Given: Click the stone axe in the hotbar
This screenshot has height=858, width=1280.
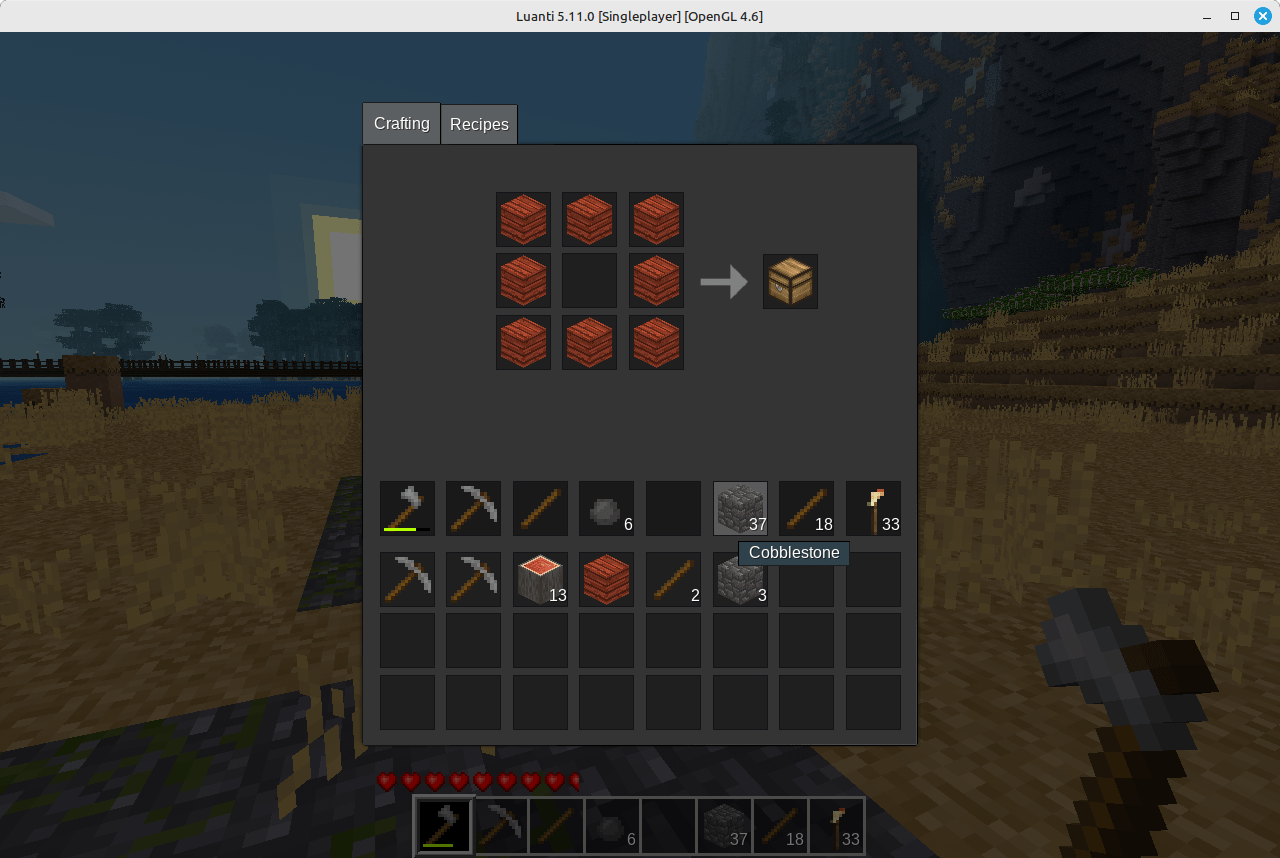Looking at the screenshot, I should pyautogui.click(x=443, y=825).
